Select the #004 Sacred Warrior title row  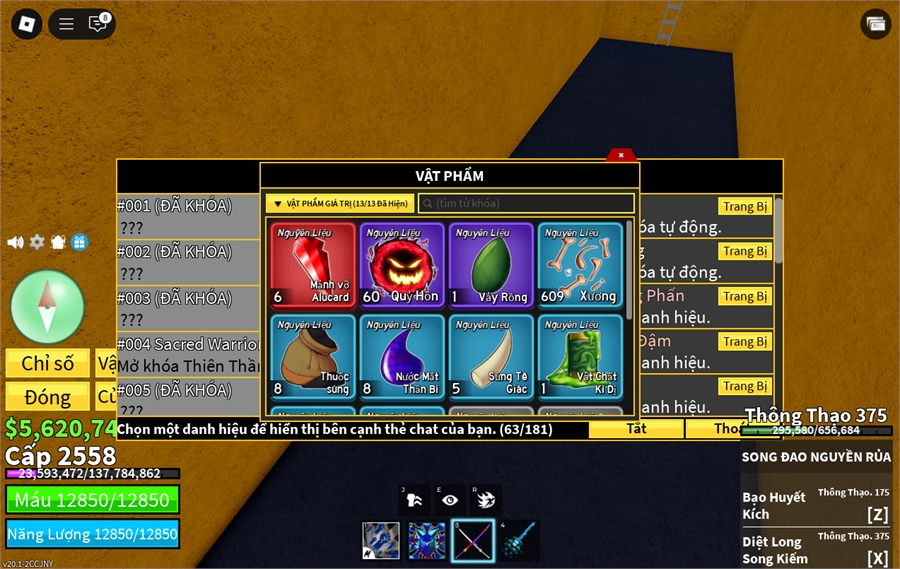(187, 354)
